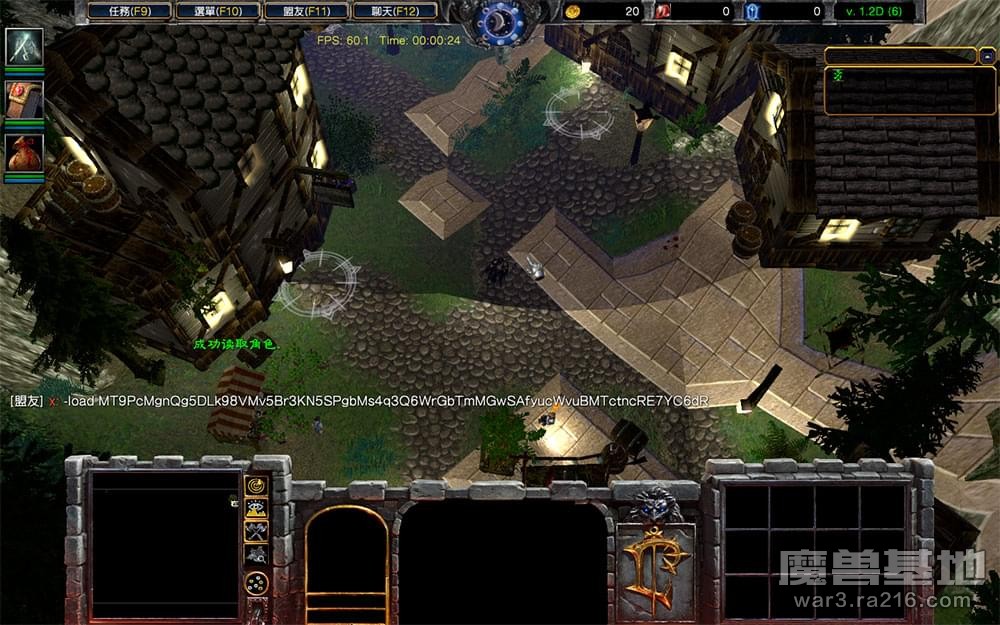
Task: Select the red-gem armor hero portrait
Action: click(24, 99)
